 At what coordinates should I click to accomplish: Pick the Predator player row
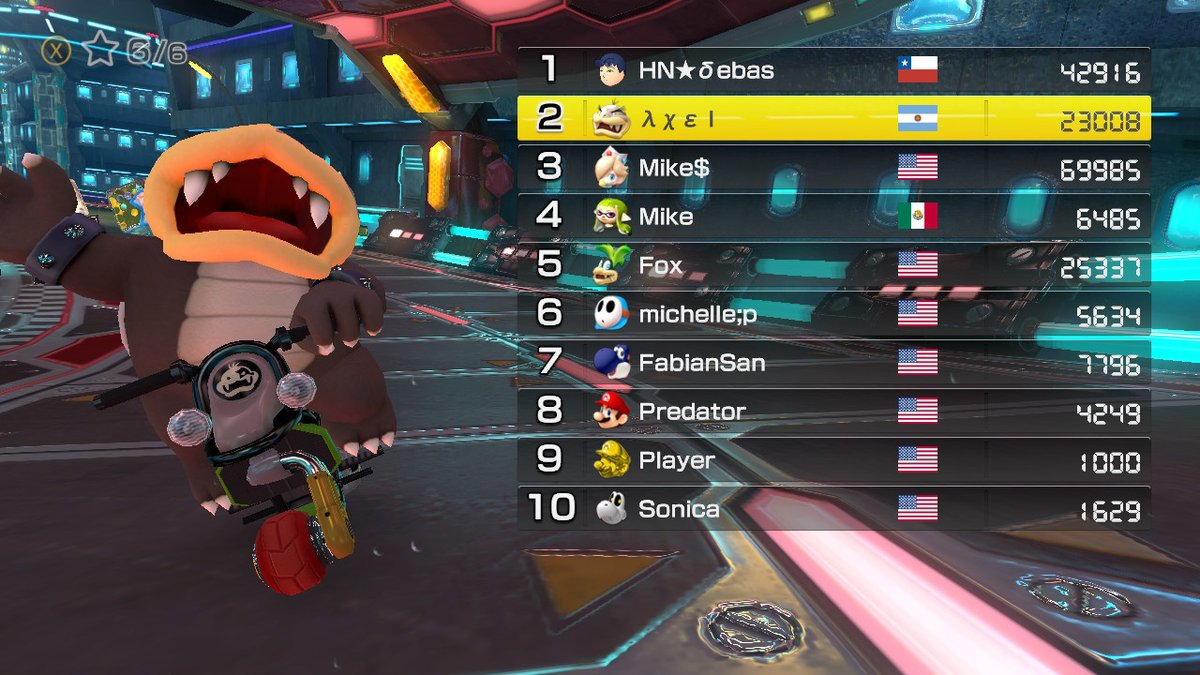pyautogui.click(x=833, y=411)
